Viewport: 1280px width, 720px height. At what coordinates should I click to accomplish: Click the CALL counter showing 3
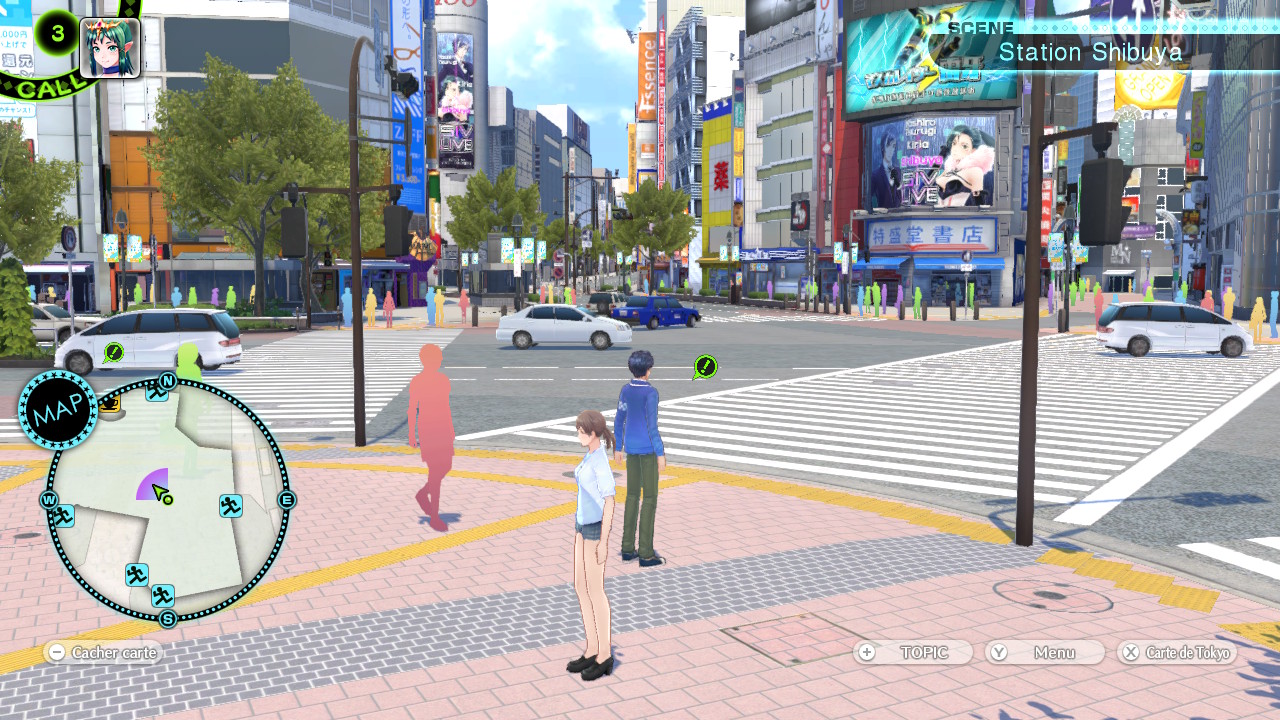coord(57,33)
